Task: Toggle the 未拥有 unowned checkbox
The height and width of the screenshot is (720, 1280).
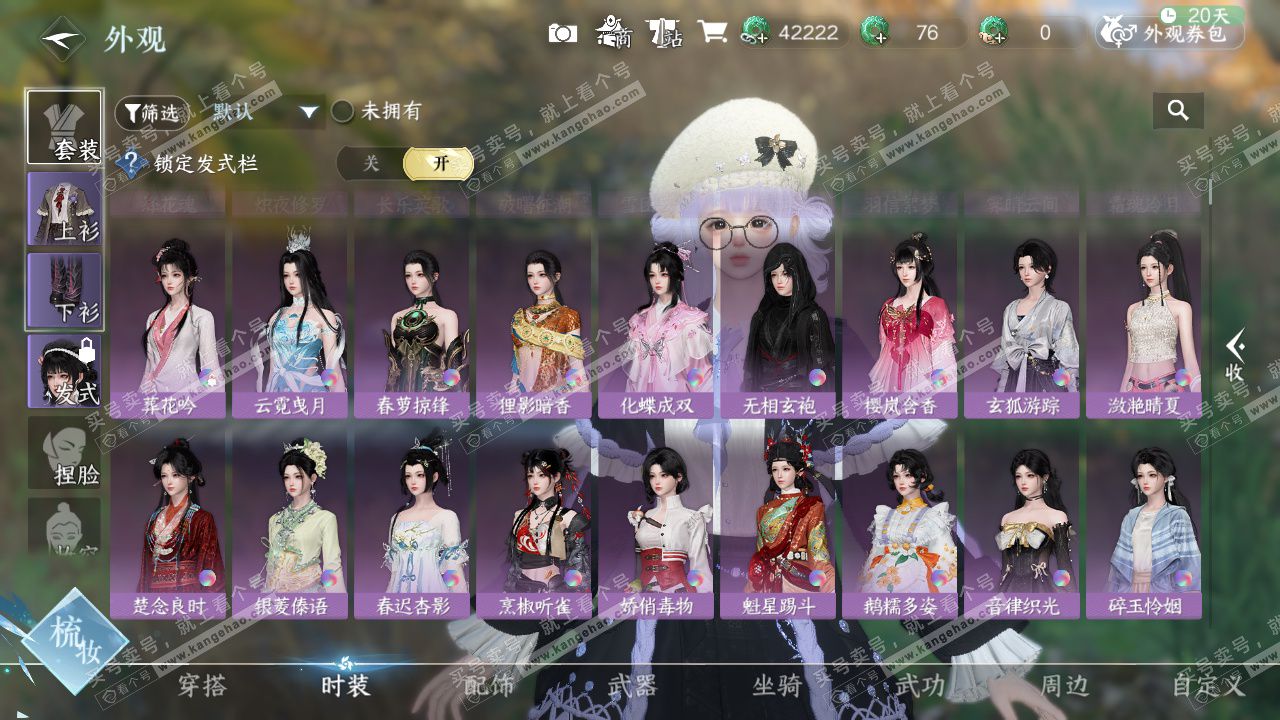Action: [x=343, y=112]
